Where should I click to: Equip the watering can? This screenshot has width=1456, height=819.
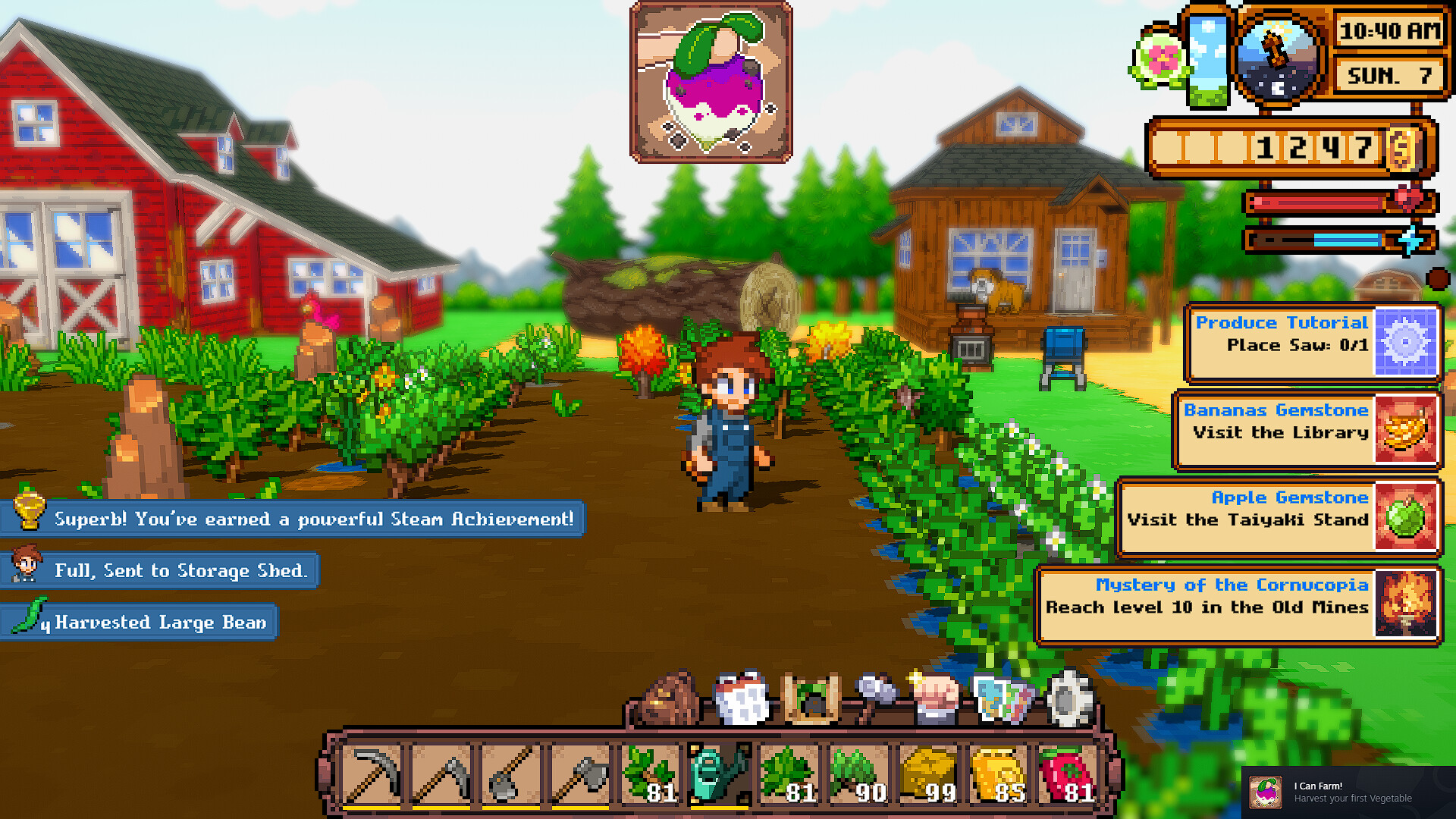717,773
